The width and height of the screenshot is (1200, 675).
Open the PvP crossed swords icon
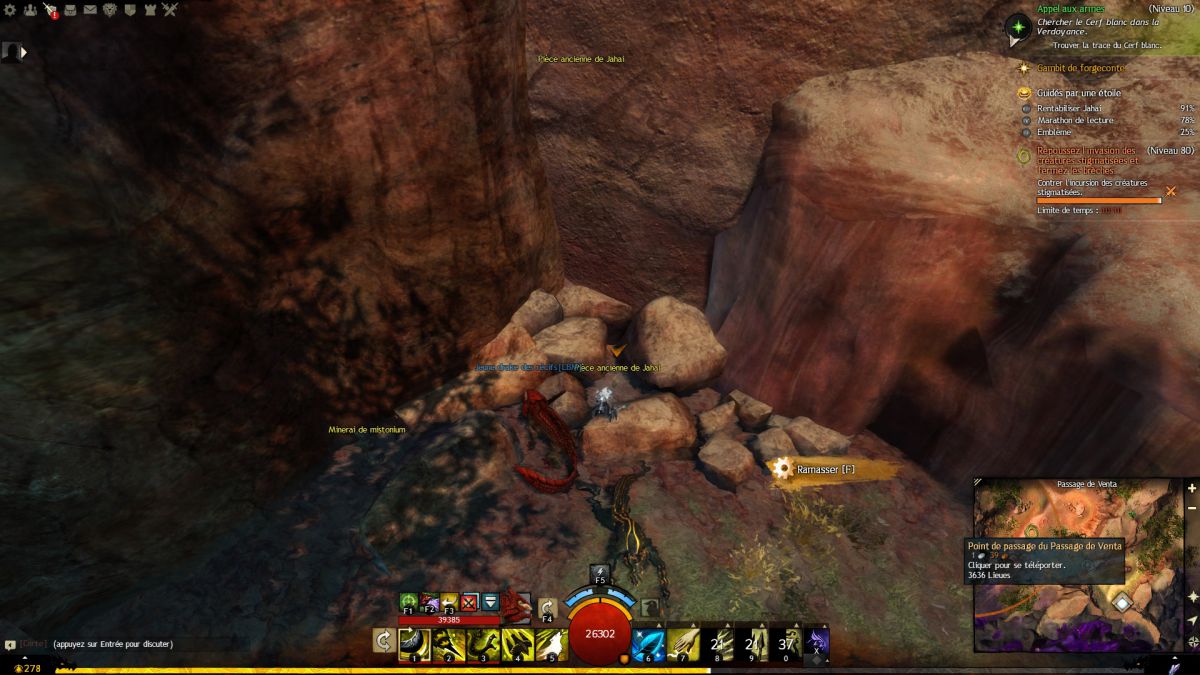(170, 10)
